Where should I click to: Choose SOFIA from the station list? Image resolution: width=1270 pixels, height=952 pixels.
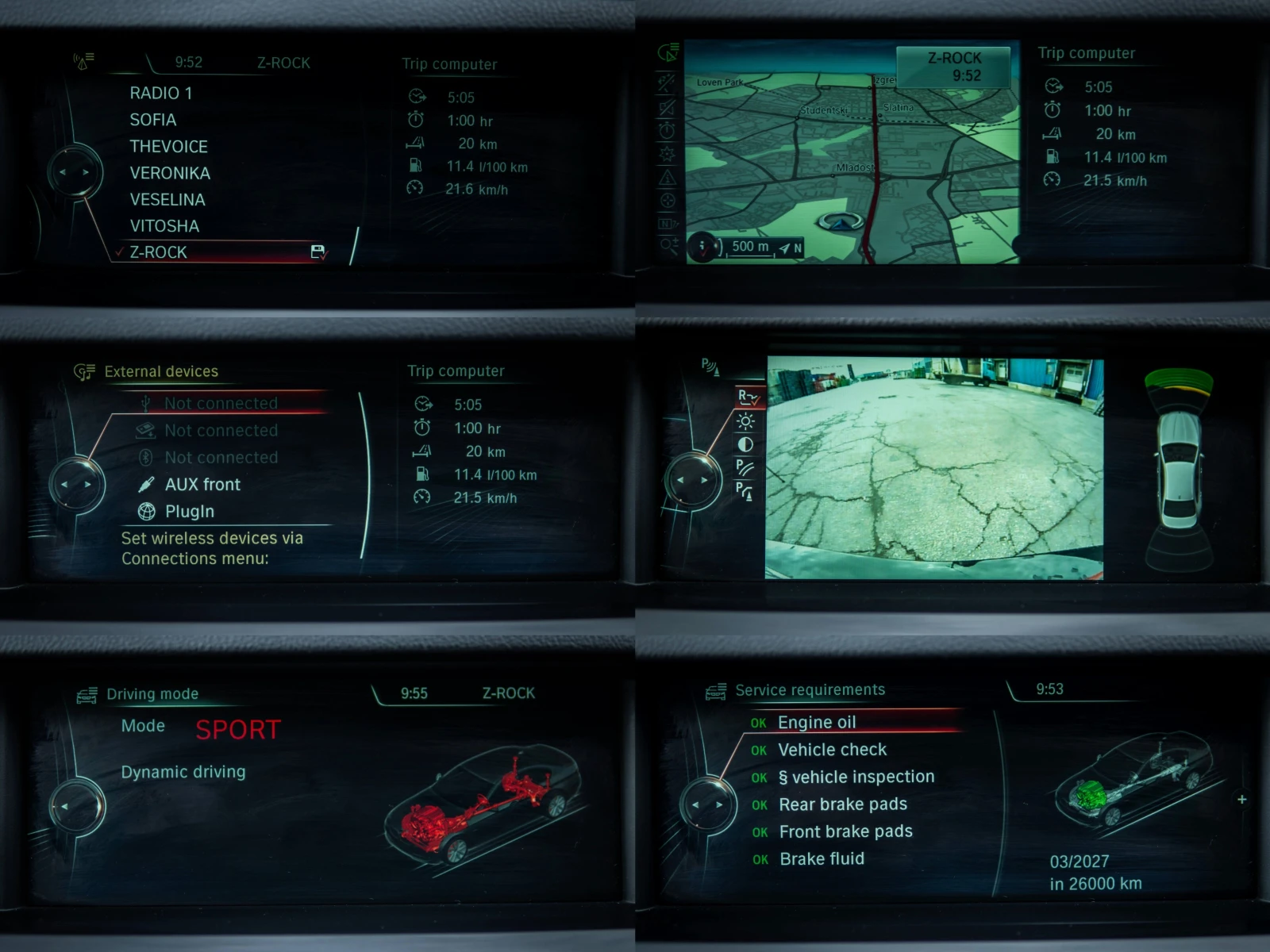pos(153,120)
